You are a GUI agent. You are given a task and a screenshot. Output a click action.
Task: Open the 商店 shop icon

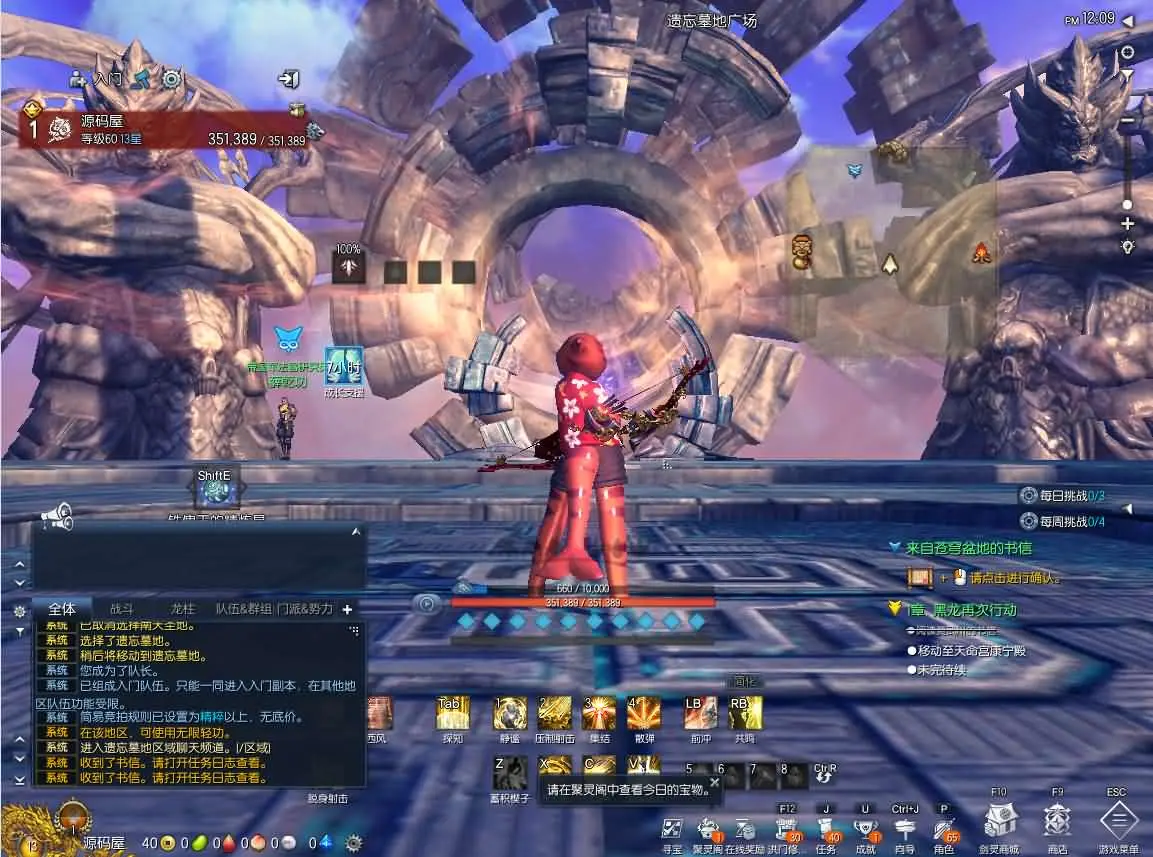click(1057, 822)
